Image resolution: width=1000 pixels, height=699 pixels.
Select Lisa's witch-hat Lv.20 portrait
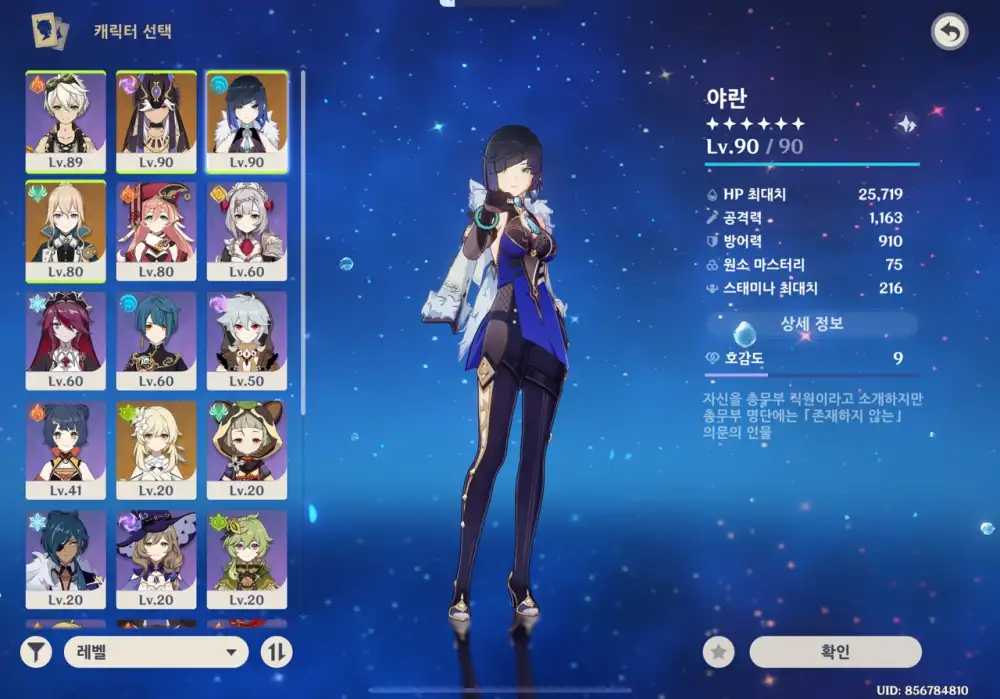click(x=156, y=560)
